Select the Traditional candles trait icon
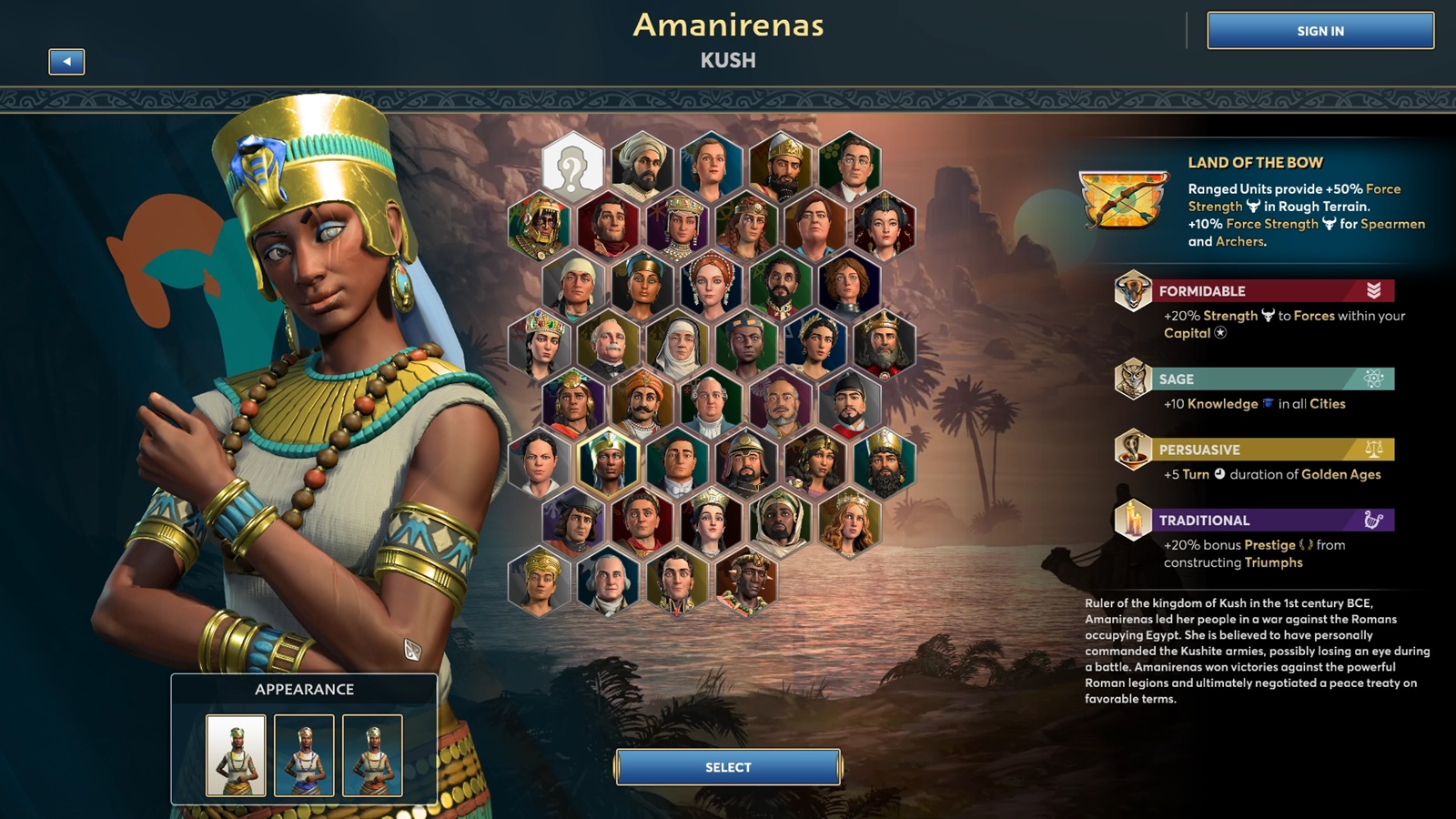1456x819 pixels. tap(1131, 521)
